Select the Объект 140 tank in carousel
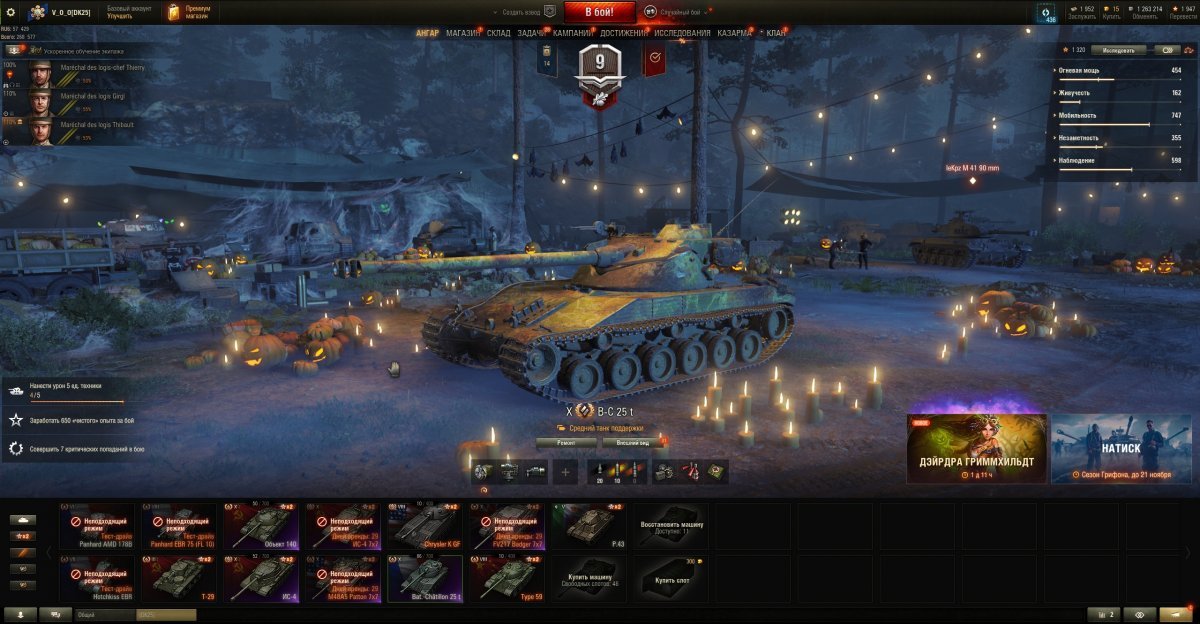The image size is (1200, 624). [261, 526]
